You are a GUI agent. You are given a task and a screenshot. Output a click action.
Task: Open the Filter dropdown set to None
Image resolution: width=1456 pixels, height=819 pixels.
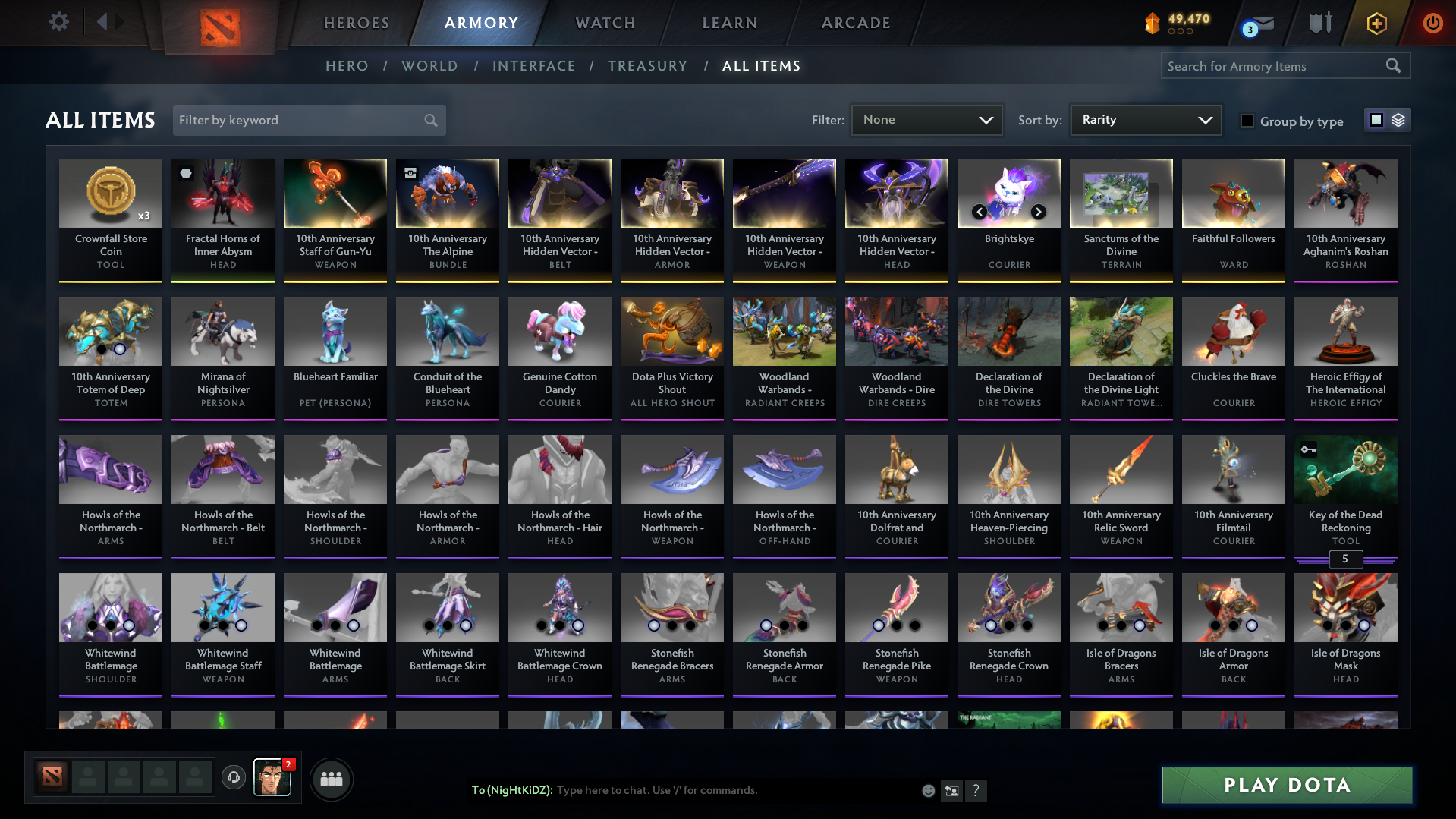[926, 120]
